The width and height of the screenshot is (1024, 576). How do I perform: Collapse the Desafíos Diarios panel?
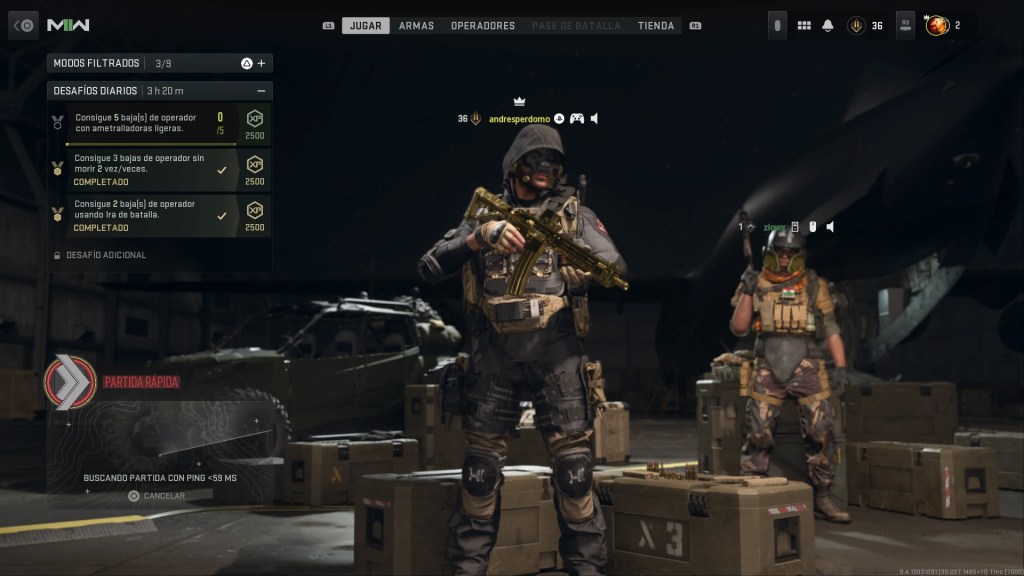tap(261, 91)
